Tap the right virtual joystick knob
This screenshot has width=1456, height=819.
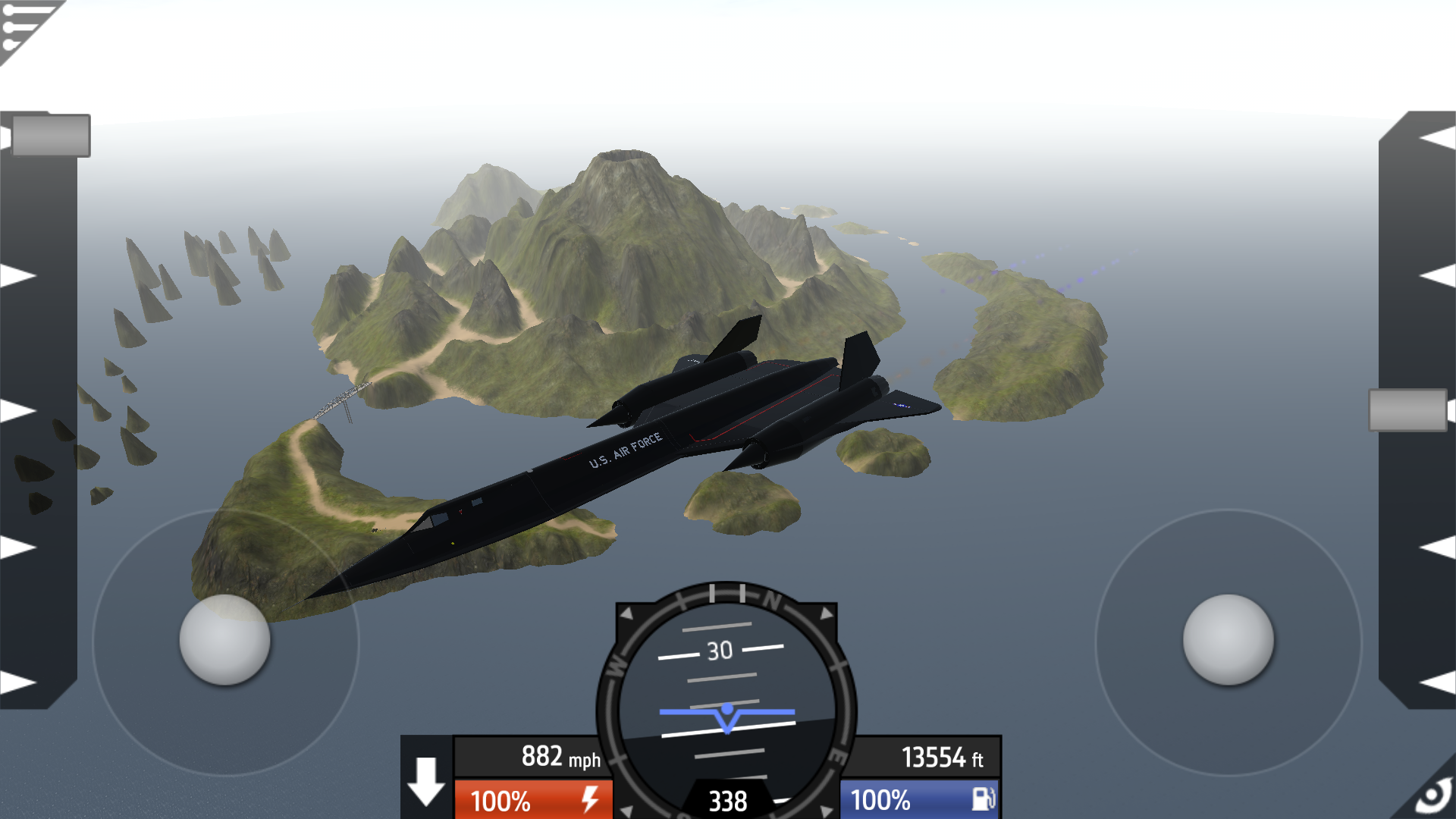[x=1228, y=640]
